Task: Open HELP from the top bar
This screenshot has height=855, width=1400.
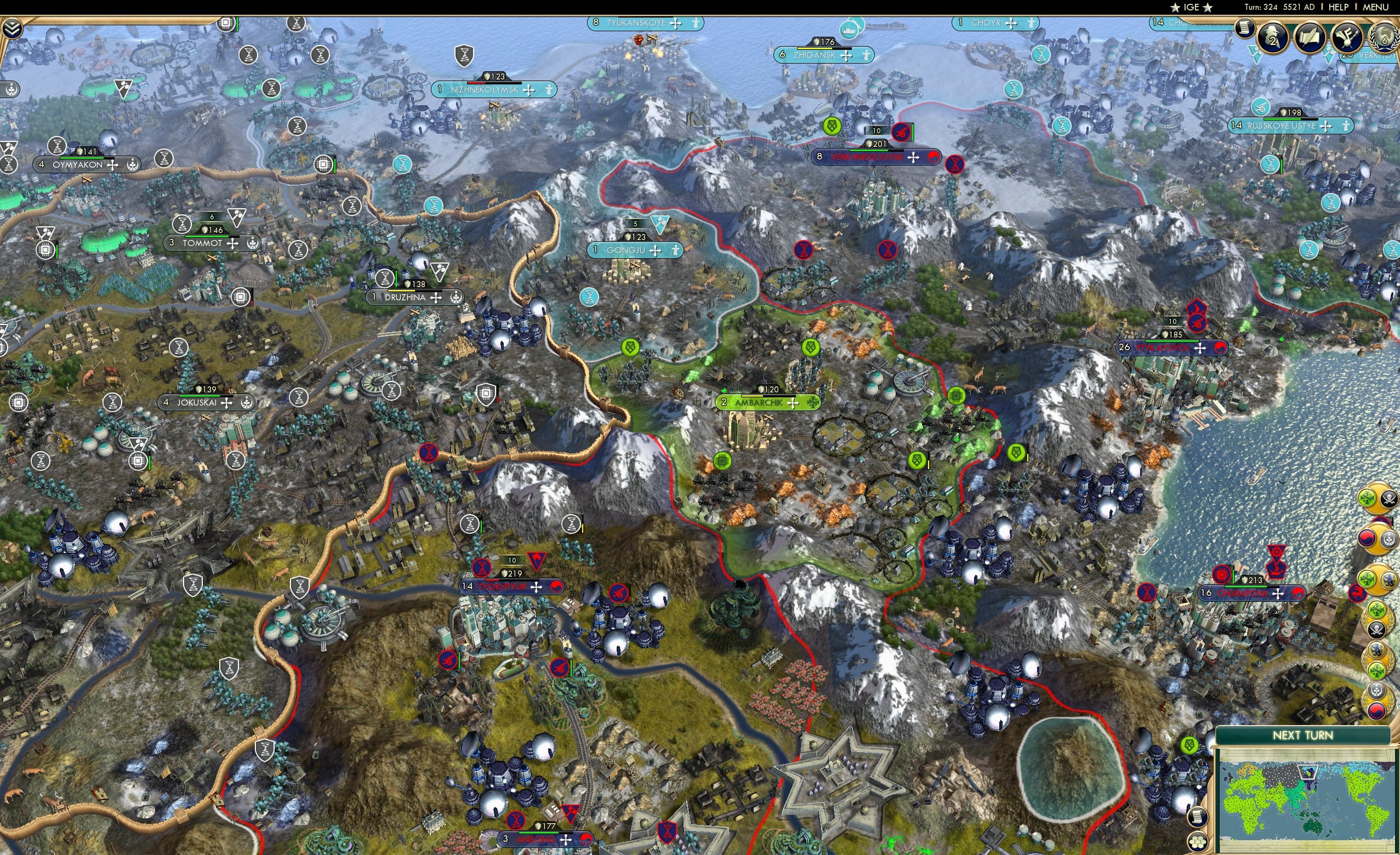Action: (1339, 7)
